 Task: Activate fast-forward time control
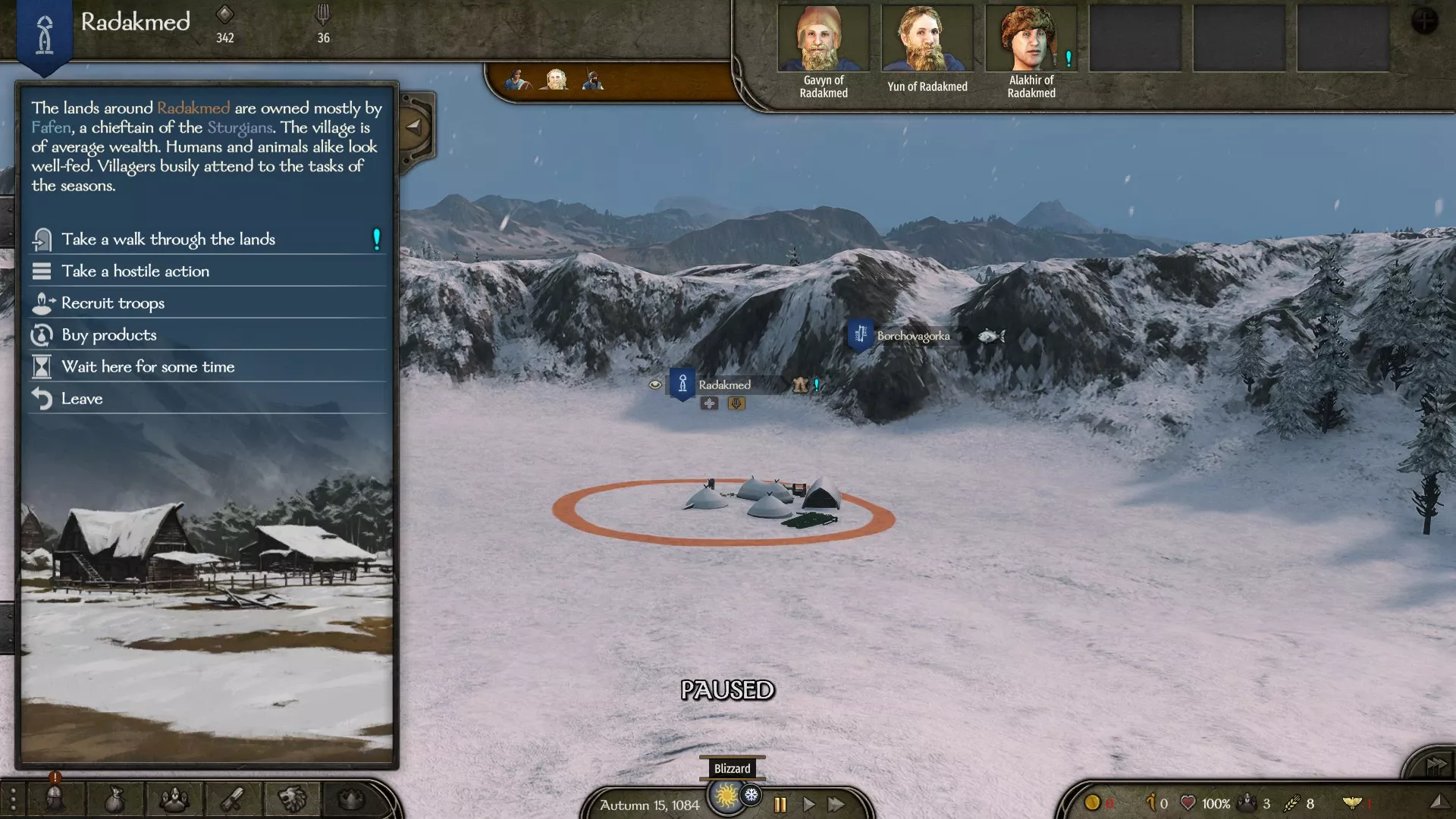(836, 805)
